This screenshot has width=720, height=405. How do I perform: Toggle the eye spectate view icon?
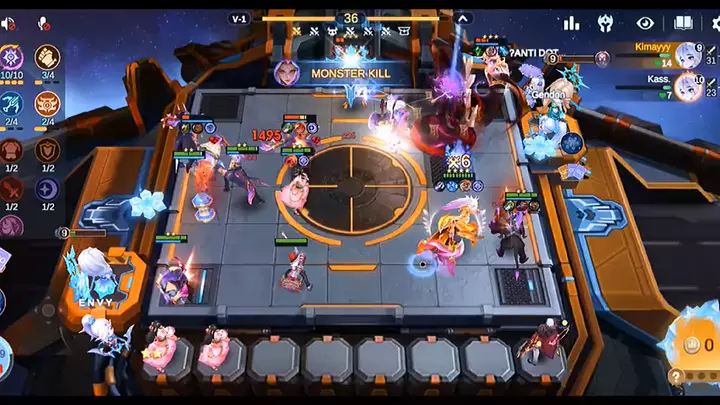tap(645, 22)
